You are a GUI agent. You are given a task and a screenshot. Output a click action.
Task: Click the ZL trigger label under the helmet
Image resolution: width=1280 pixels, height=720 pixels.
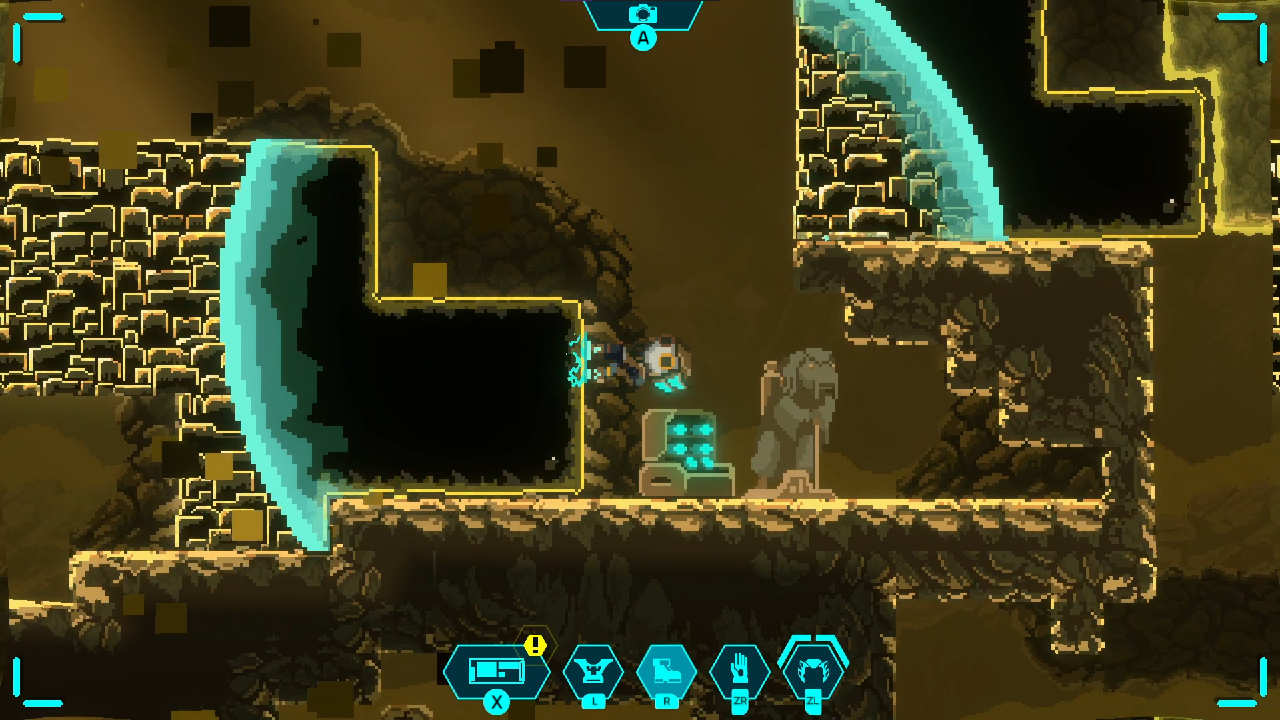pos(813,700)
